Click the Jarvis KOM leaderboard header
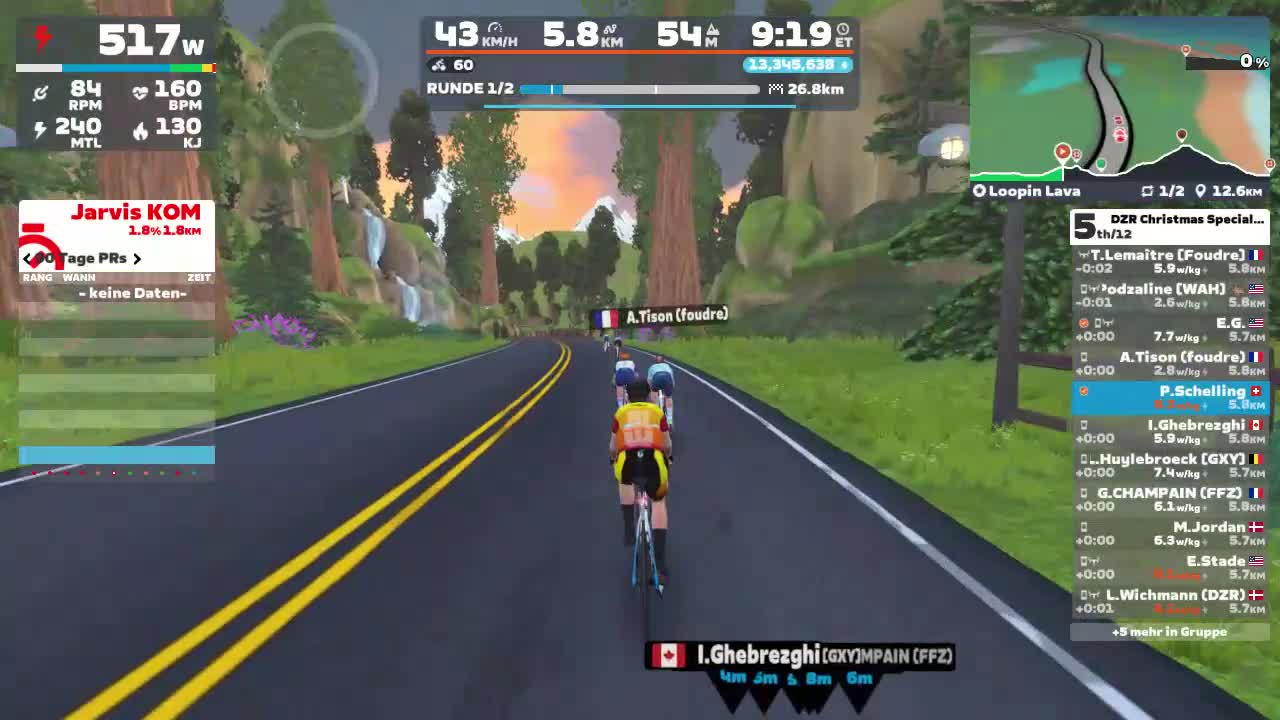Image resolution: width=1280 pixels, height=720 pixels. pos(135,213)
